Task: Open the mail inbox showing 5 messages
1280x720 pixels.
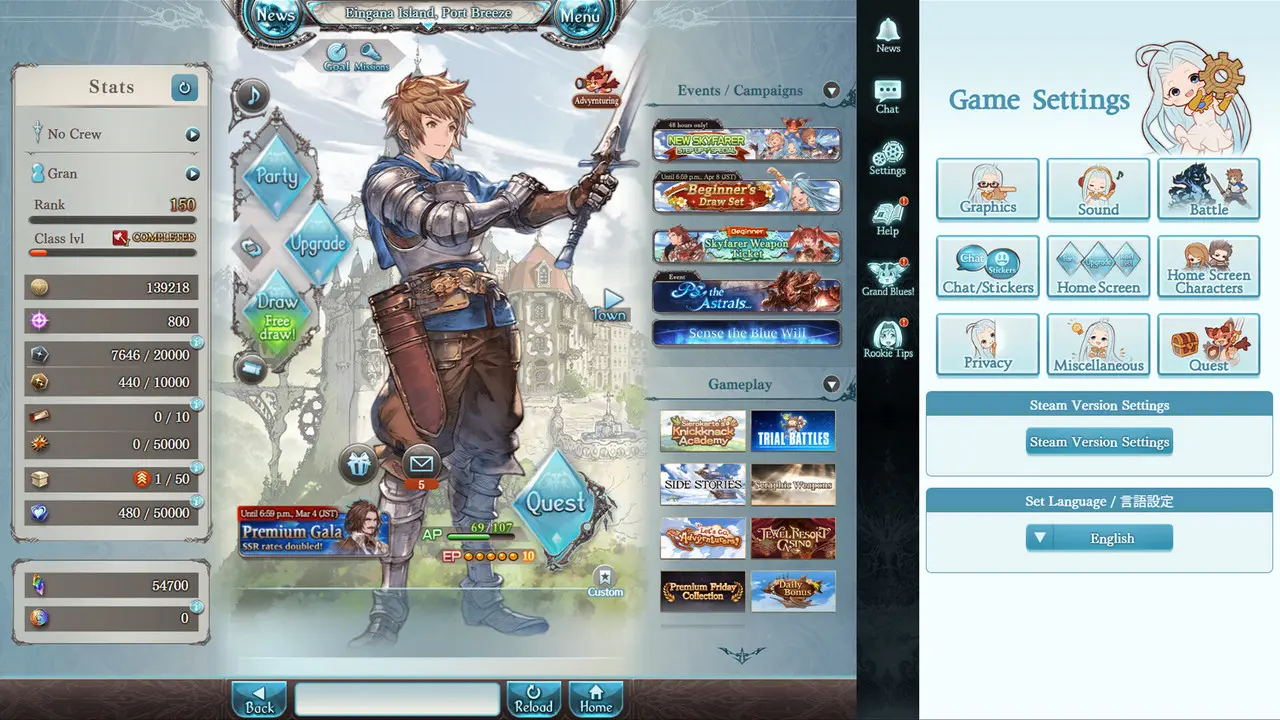Action: pos(420,463)
